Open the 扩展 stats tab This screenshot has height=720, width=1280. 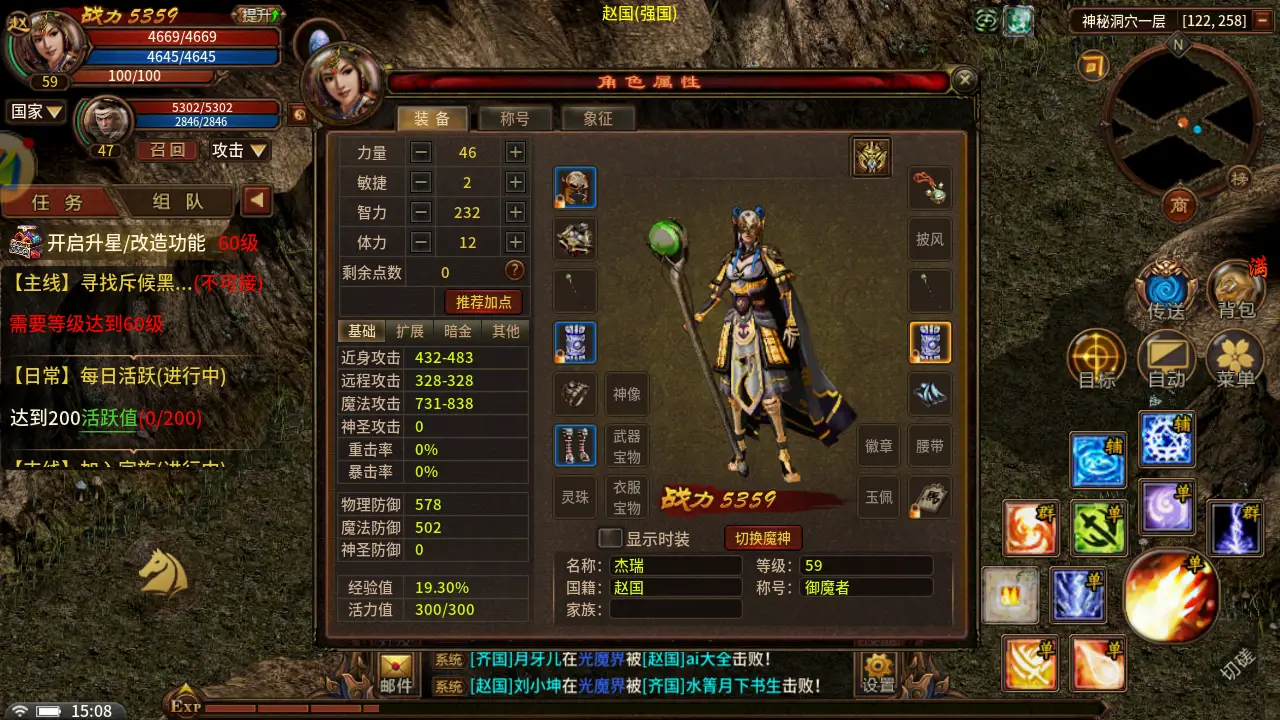pyautogui.click(x=410, y=331)
